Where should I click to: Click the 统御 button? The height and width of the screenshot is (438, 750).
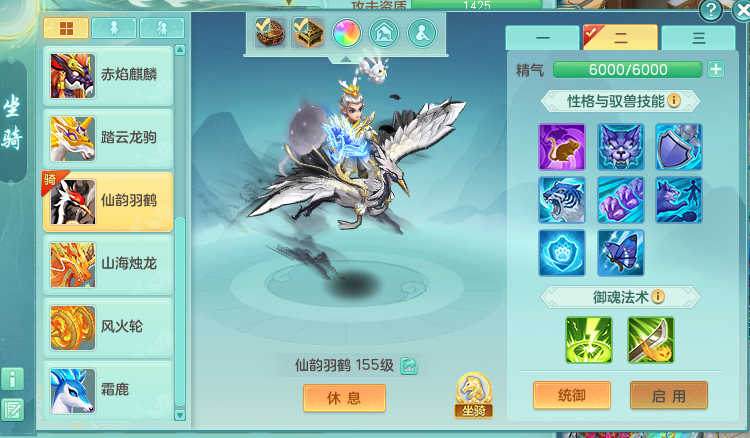coord(570,396)
